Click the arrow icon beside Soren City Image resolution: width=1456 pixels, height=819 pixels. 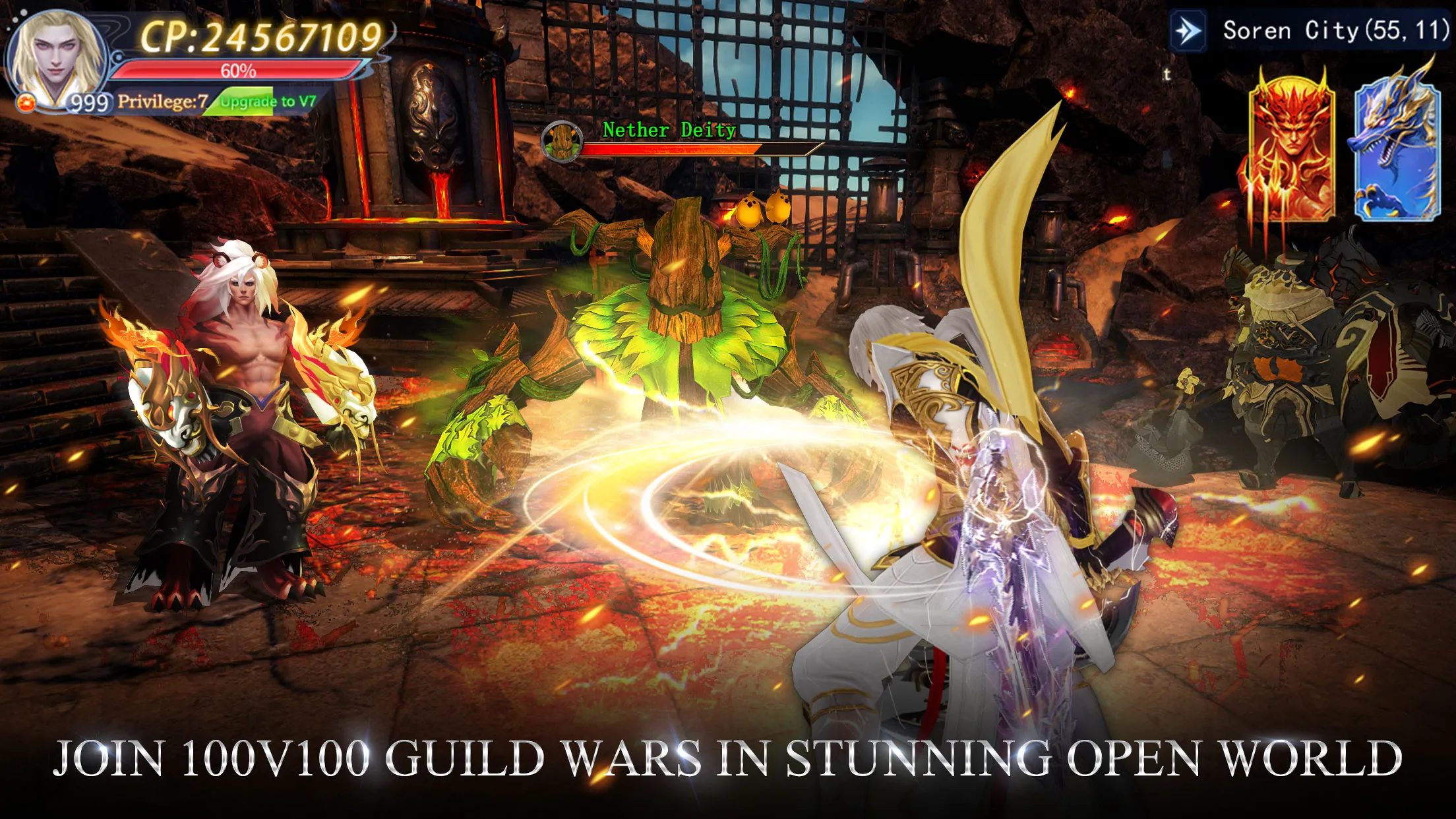1188,31
